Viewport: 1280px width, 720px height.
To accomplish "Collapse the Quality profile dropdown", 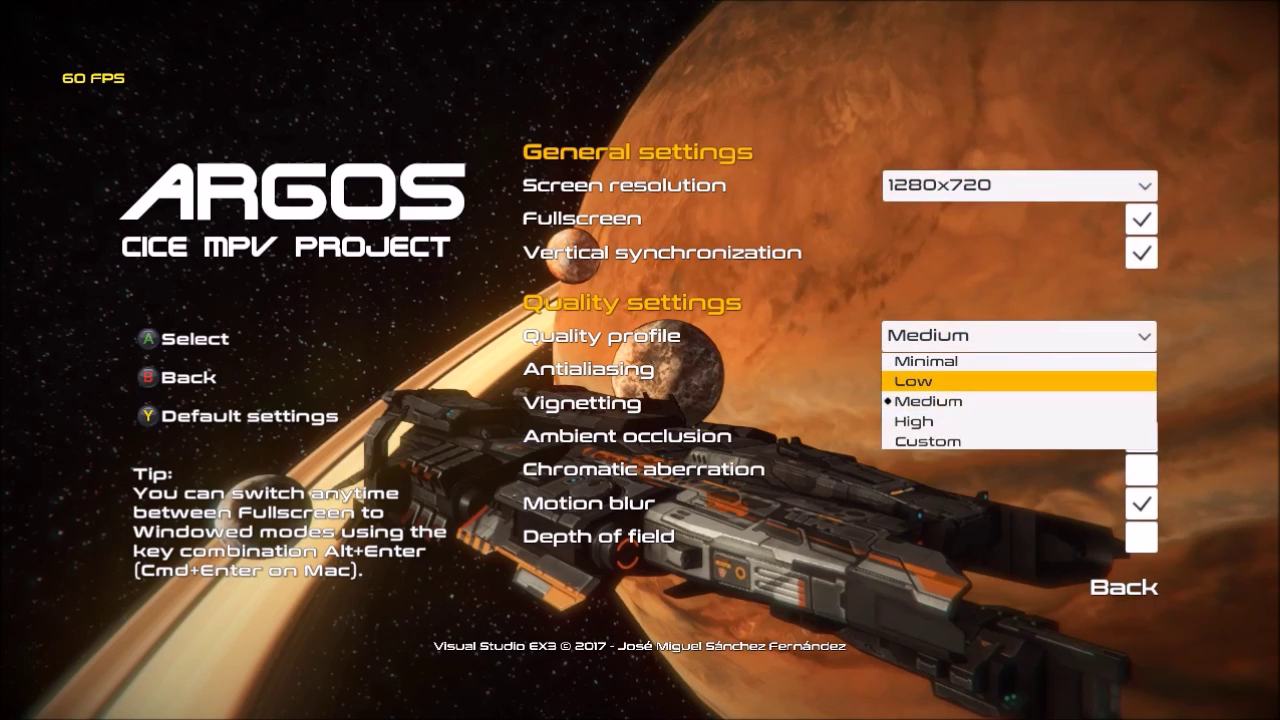I will [x=1019, y=336].
